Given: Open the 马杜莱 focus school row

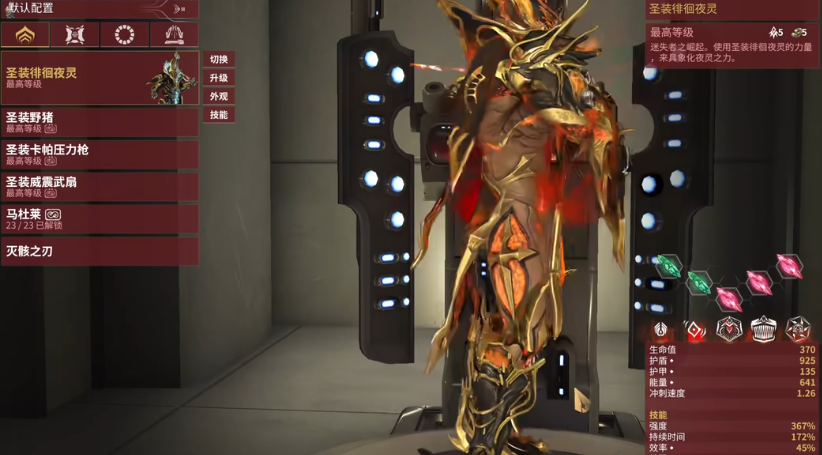Looking at the screenshot, I should pyautogui.click(x=98, y=218).
